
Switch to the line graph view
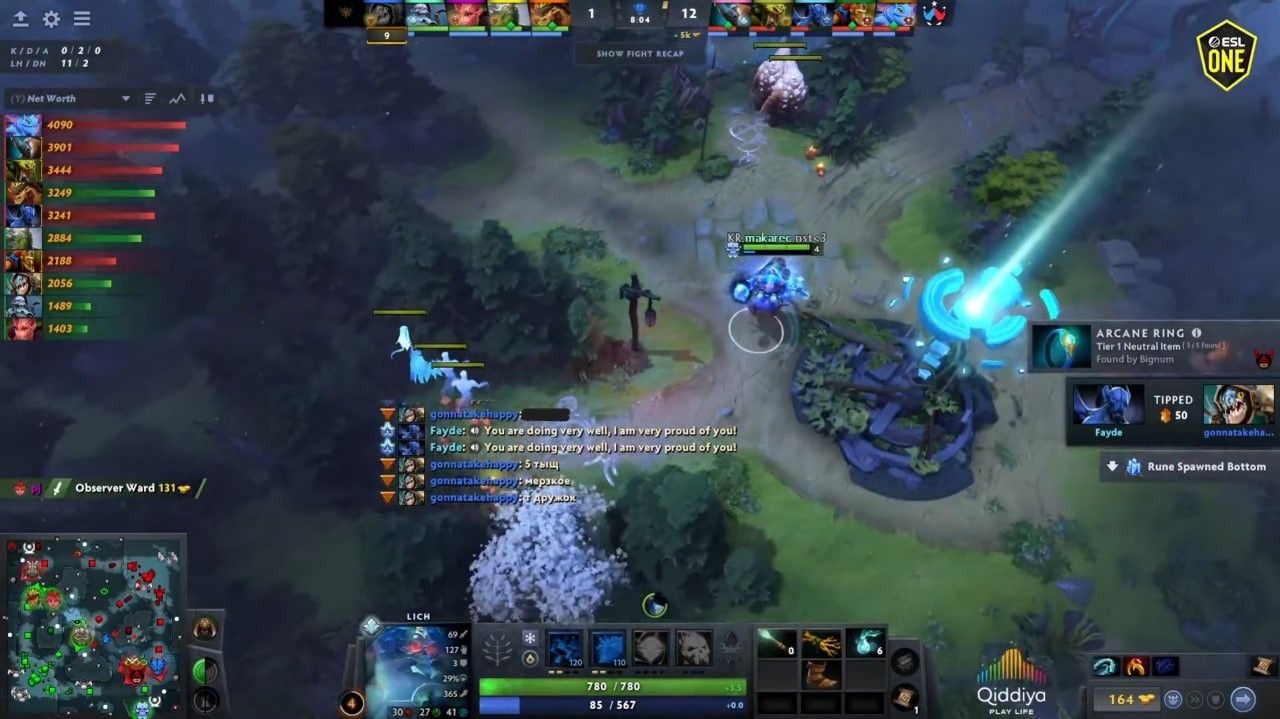pos(177,99)
